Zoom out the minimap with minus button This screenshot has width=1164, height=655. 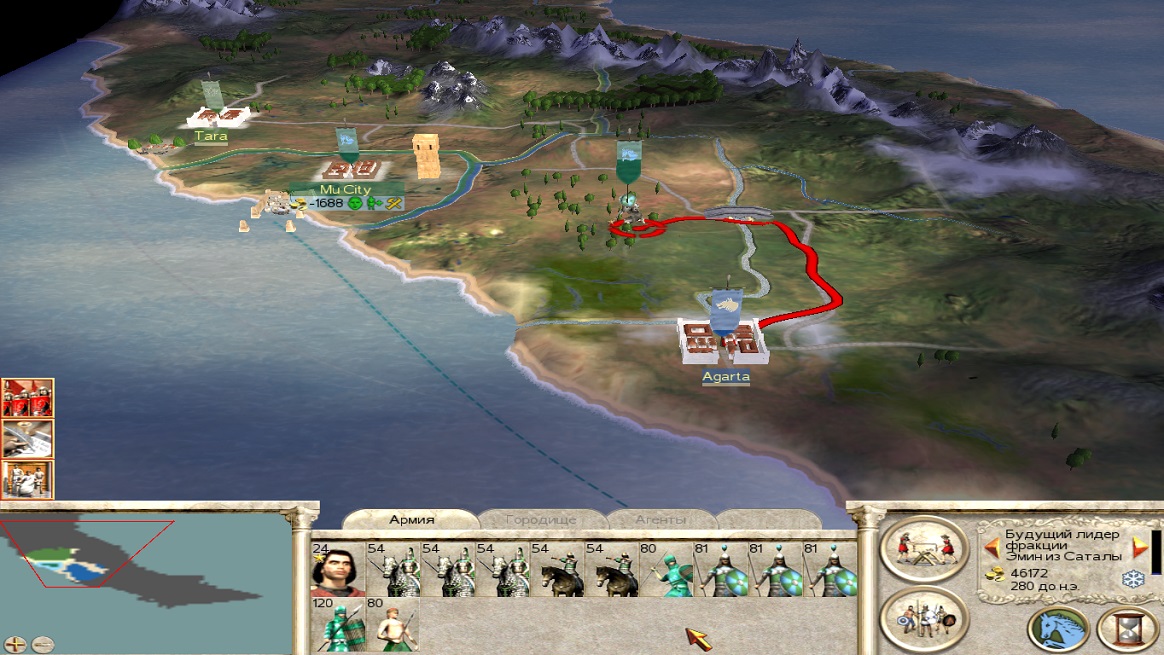click(x=41, y=644)
